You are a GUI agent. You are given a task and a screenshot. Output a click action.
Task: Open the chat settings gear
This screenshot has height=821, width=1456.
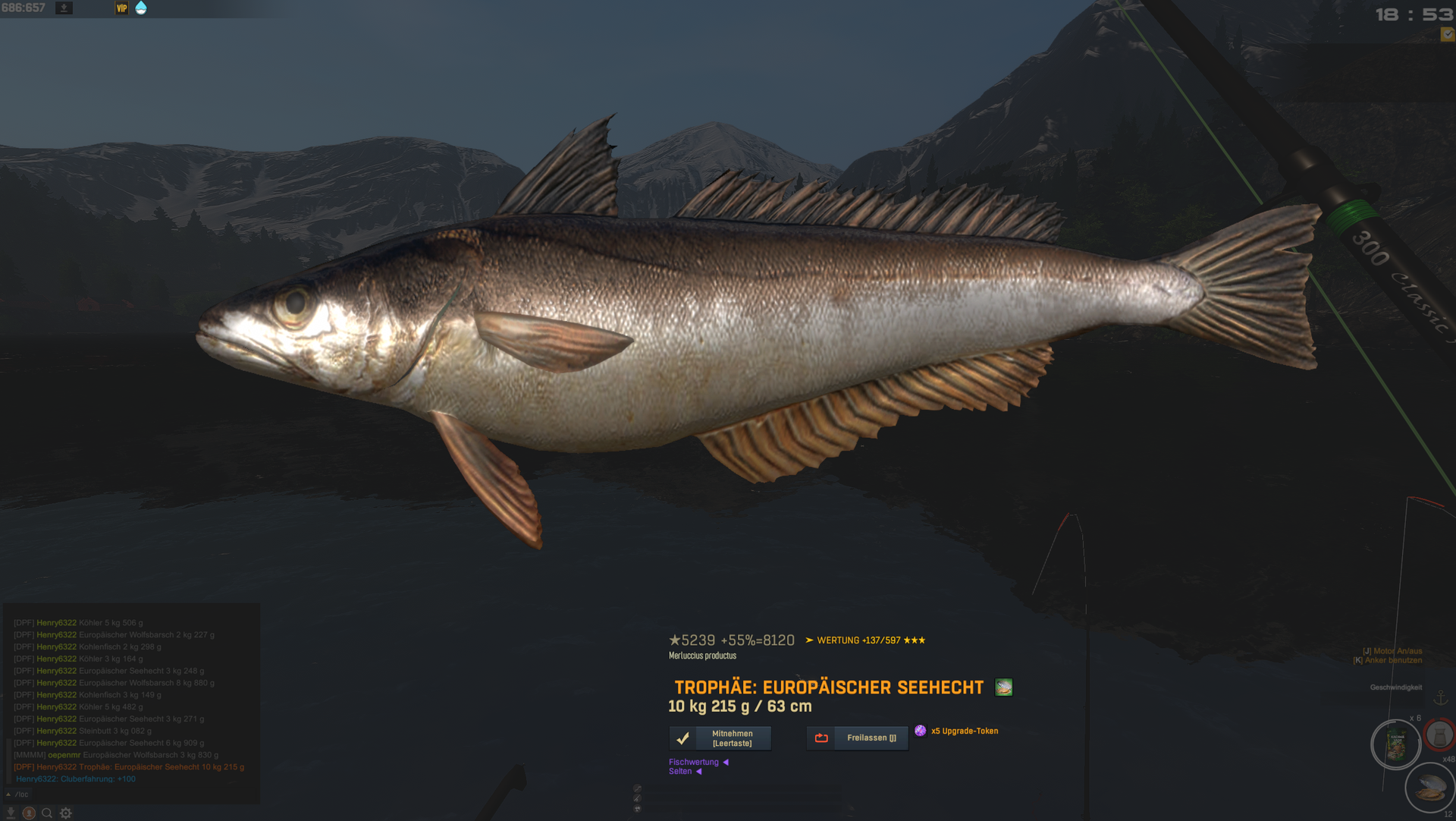tap(66, 813)
